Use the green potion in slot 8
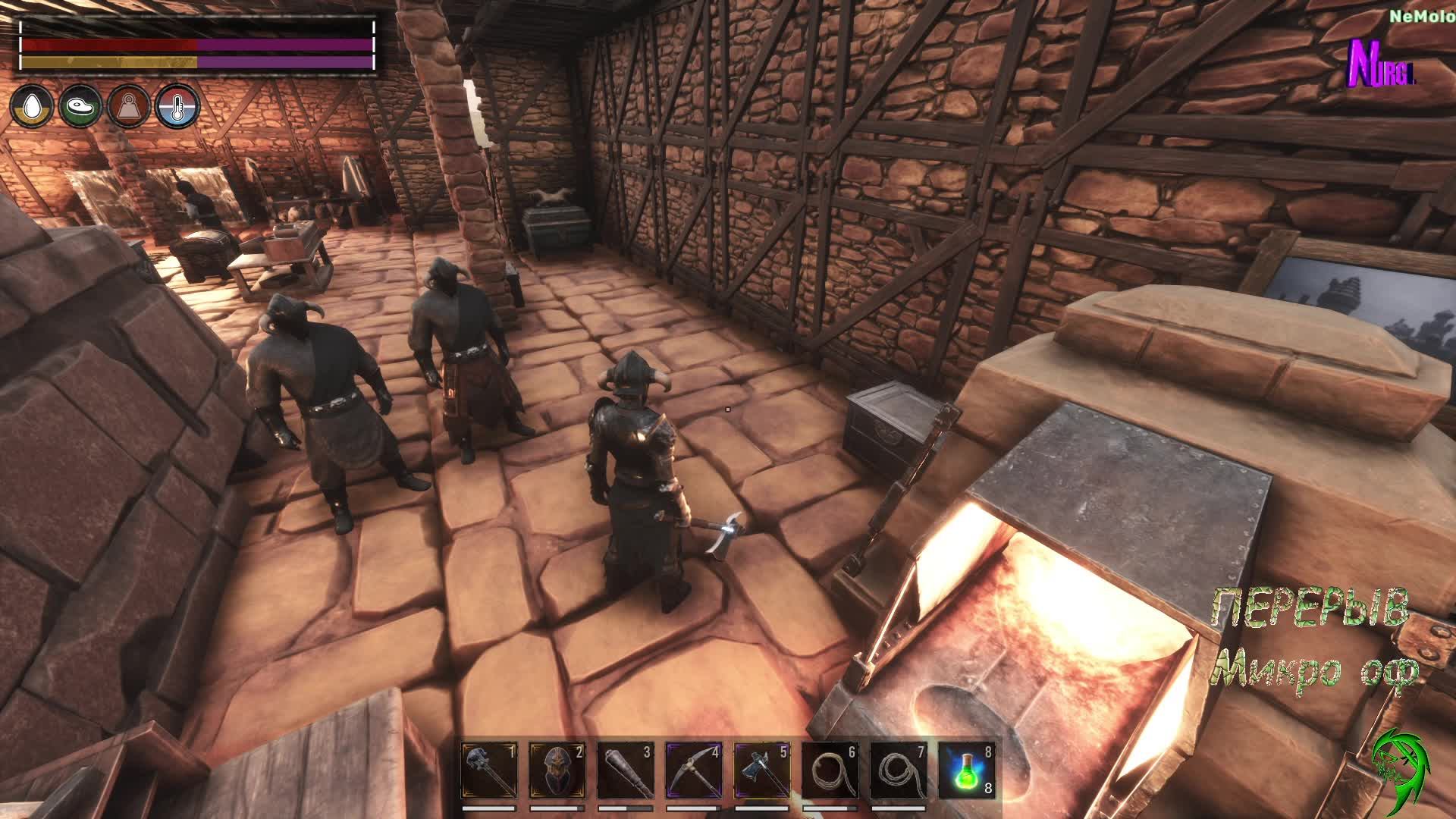This screenshot has height=819, width=1456. (966, 770)
